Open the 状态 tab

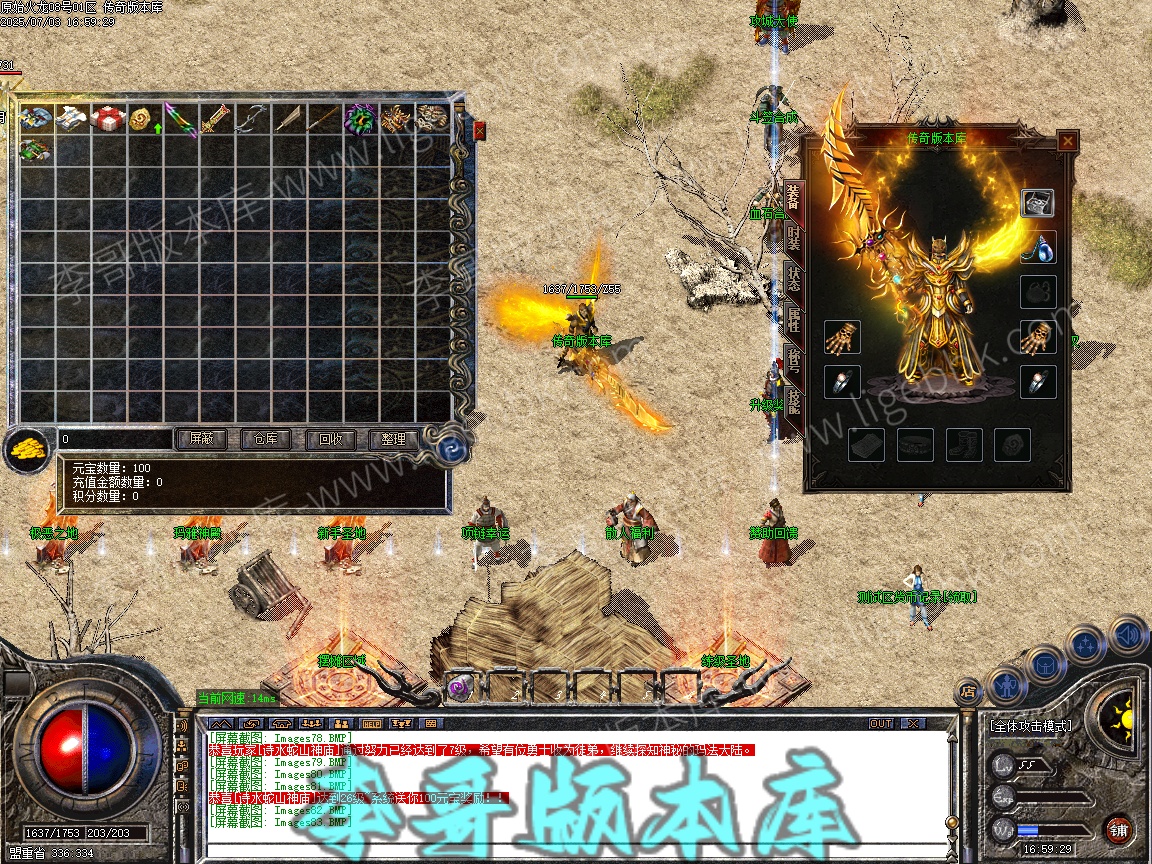pos(792,279)
